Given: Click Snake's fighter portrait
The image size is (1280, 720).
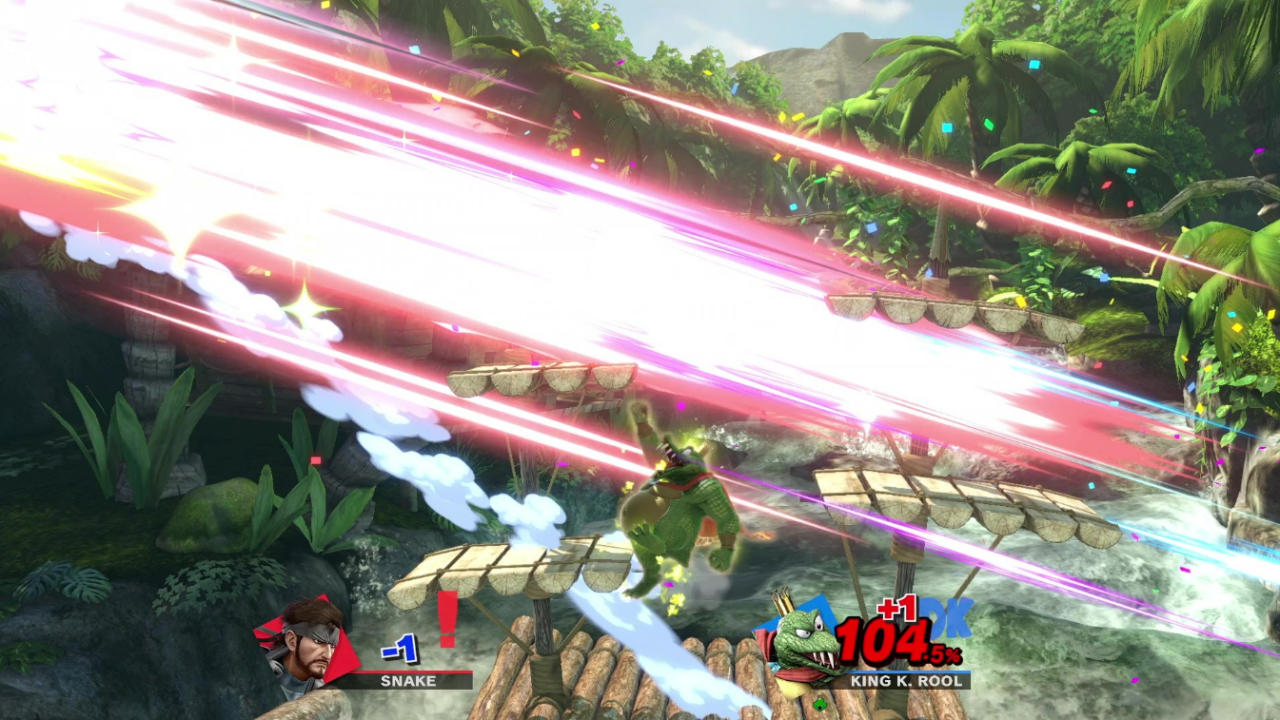Looking at the screenshot, I should pyautogui.click(x=304, y=645).
